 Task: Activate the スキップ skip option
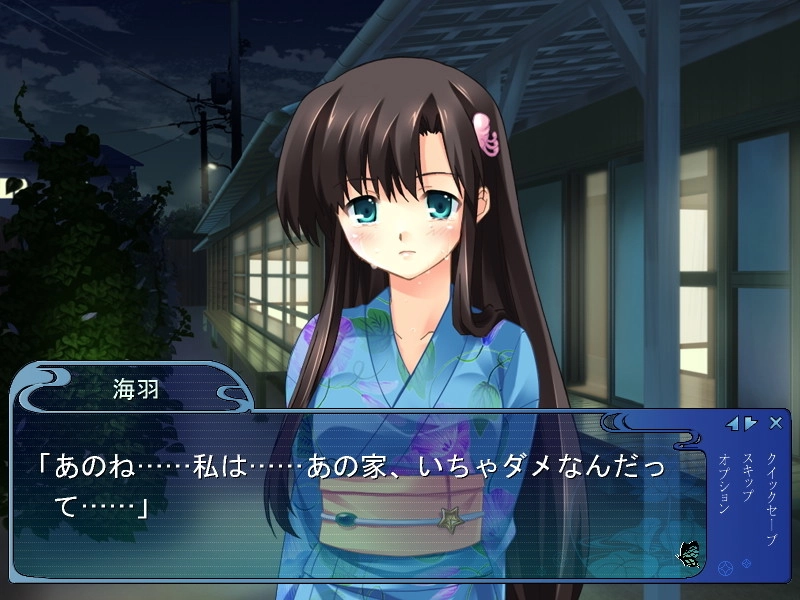coord(747,480)
